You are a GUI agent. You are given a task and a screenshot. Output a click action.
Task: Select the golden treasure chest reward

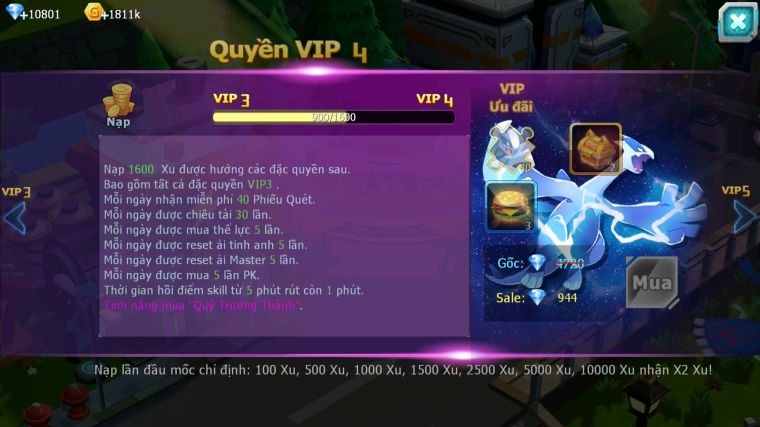pyautogui.click(x=596, y=149)
